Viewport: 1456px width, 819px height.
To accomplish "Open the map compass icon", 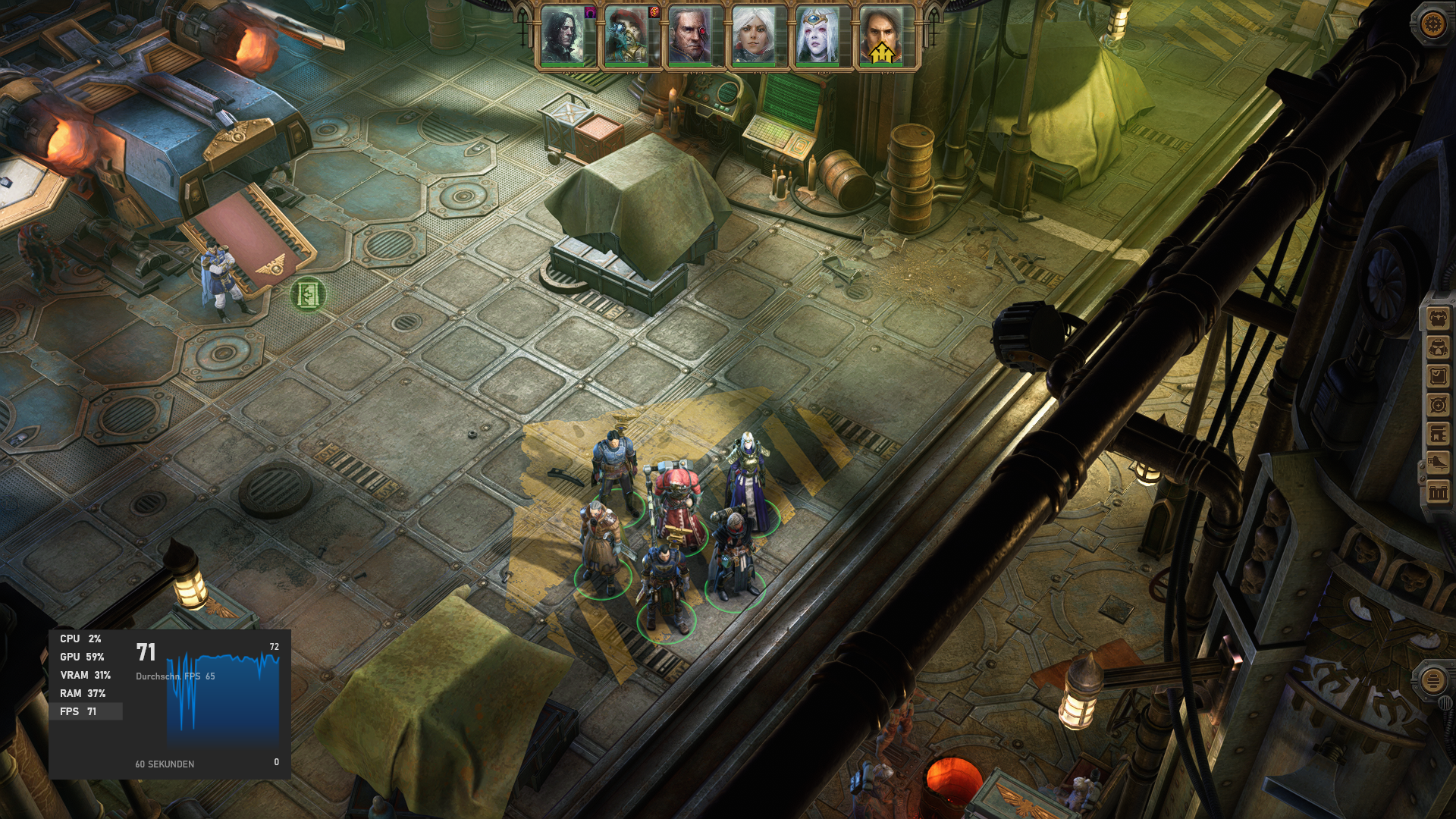I will coord(1438,406).
